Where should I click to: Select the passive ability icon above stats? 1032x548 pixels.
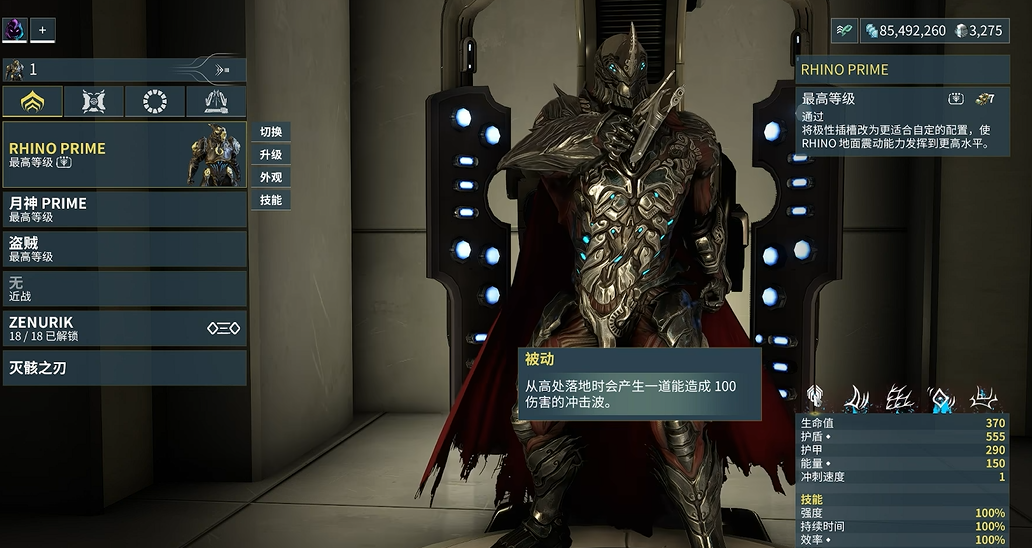click(x=817, y=400)
